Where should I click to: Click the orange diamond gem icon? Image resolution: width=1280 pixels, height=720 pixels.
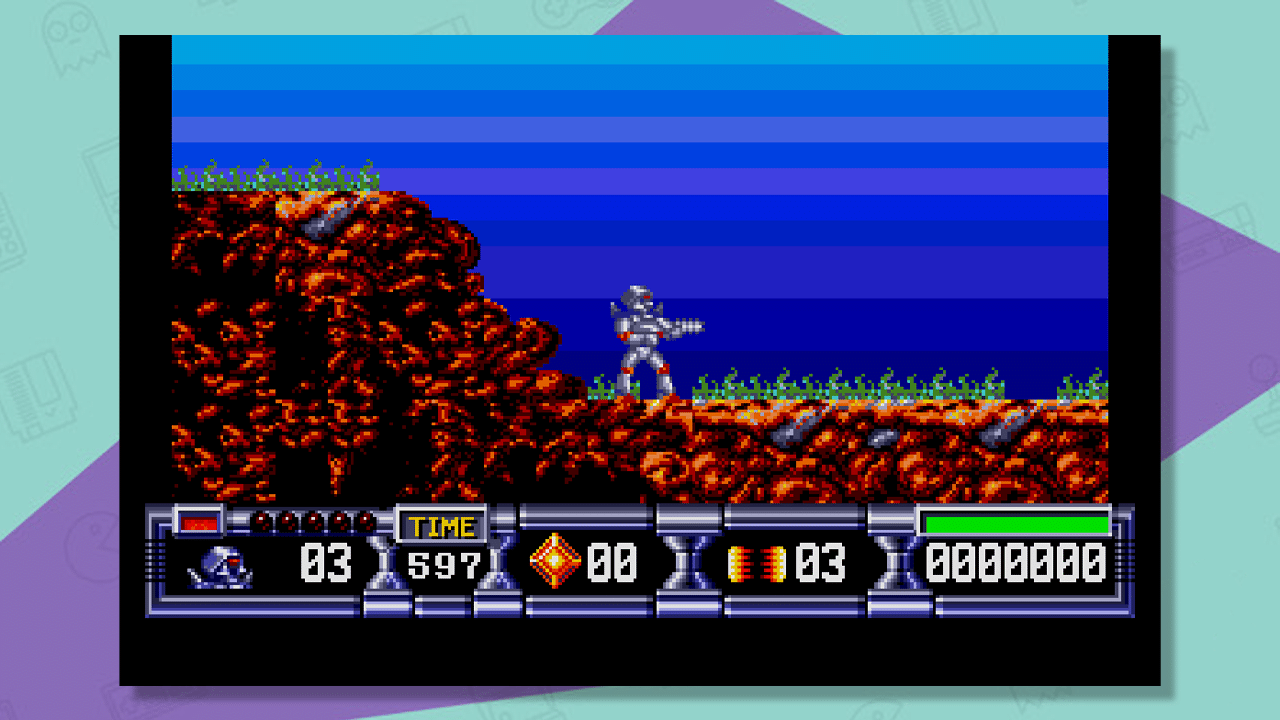pyautogui.click(x=556, y=561)
